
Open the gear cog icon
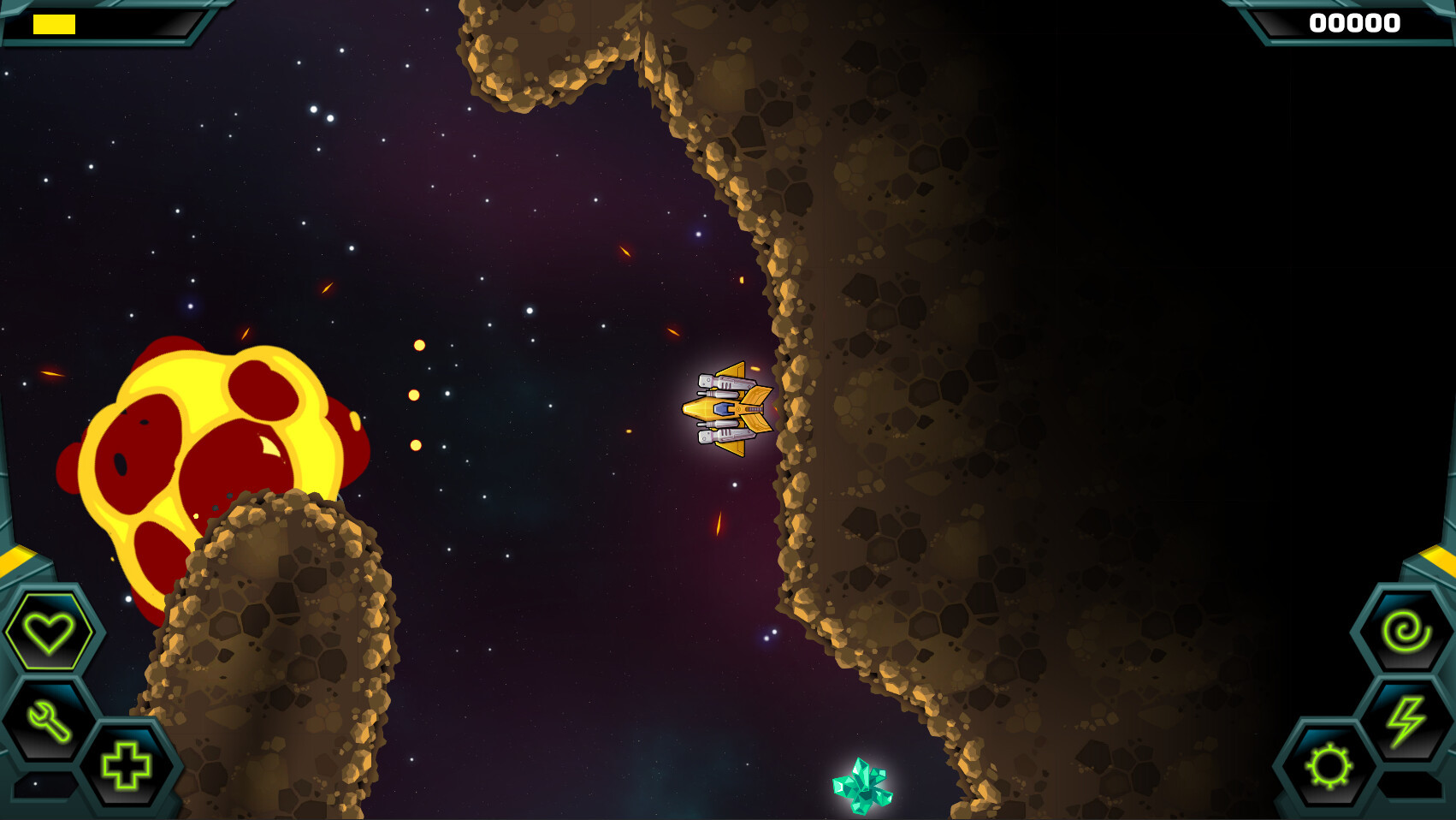[1329, 764]
